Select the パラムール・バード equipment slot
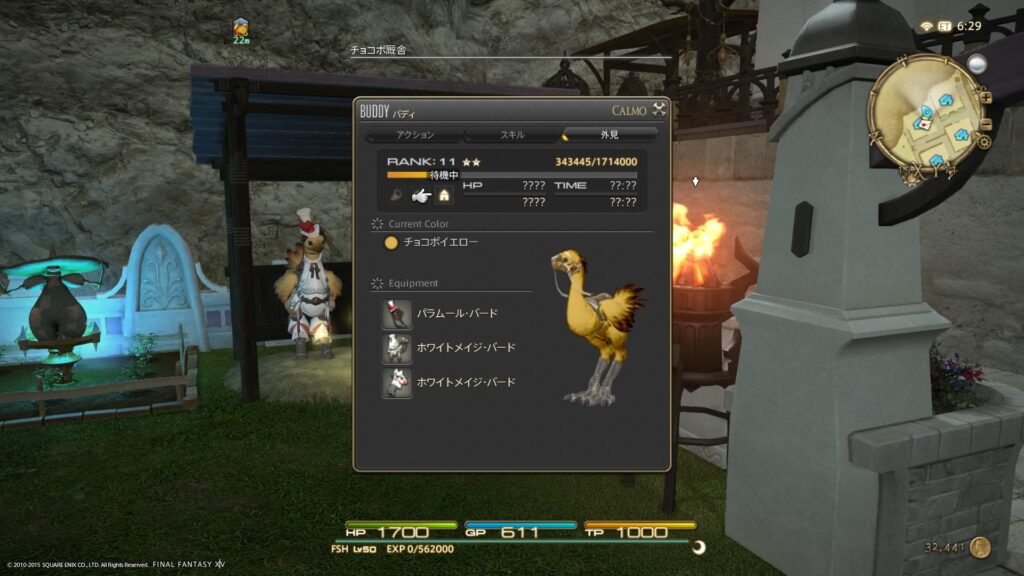 (x=397, y=314)
